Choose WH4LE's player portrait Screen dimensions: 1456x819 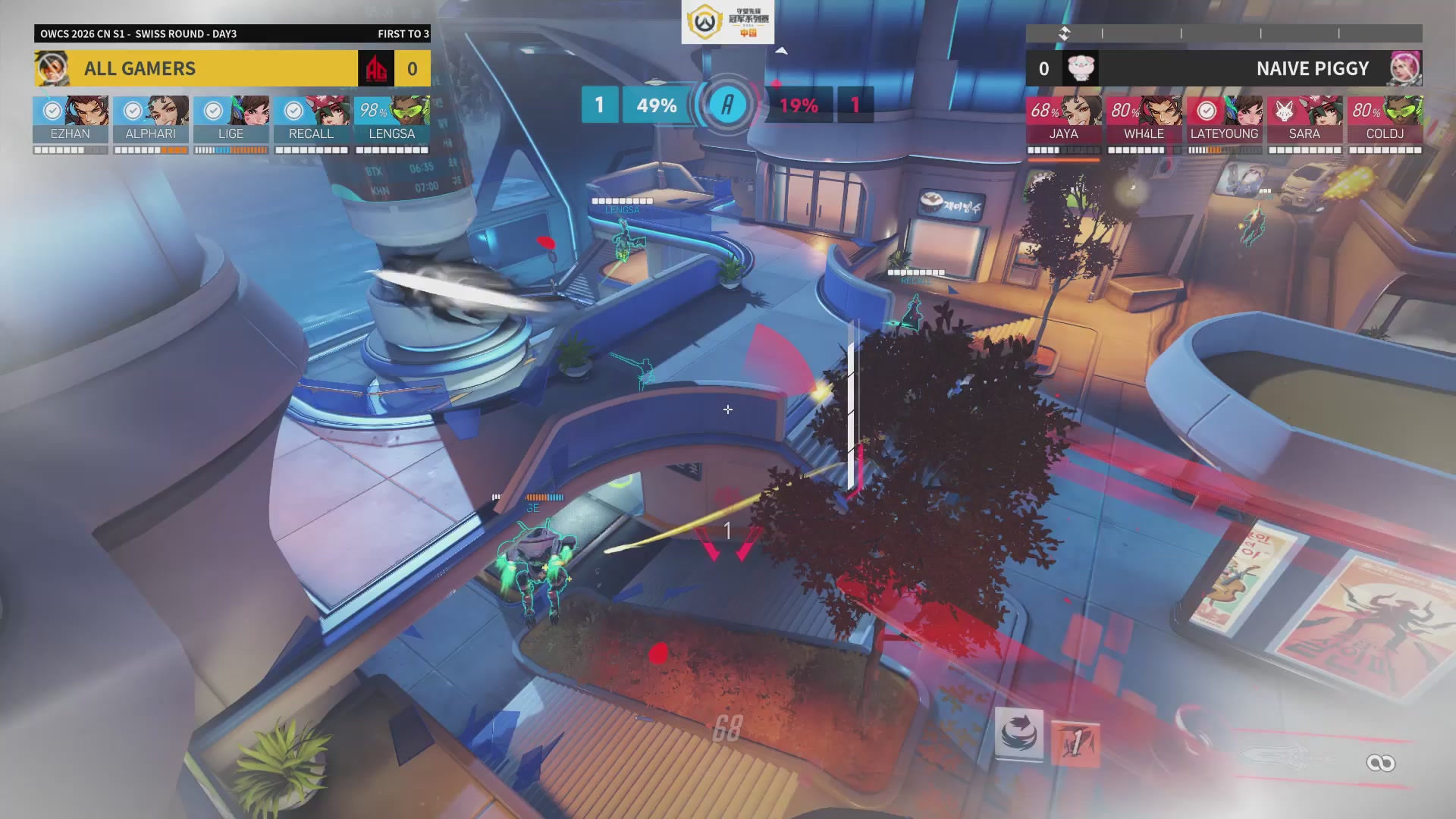[1144, 120]
